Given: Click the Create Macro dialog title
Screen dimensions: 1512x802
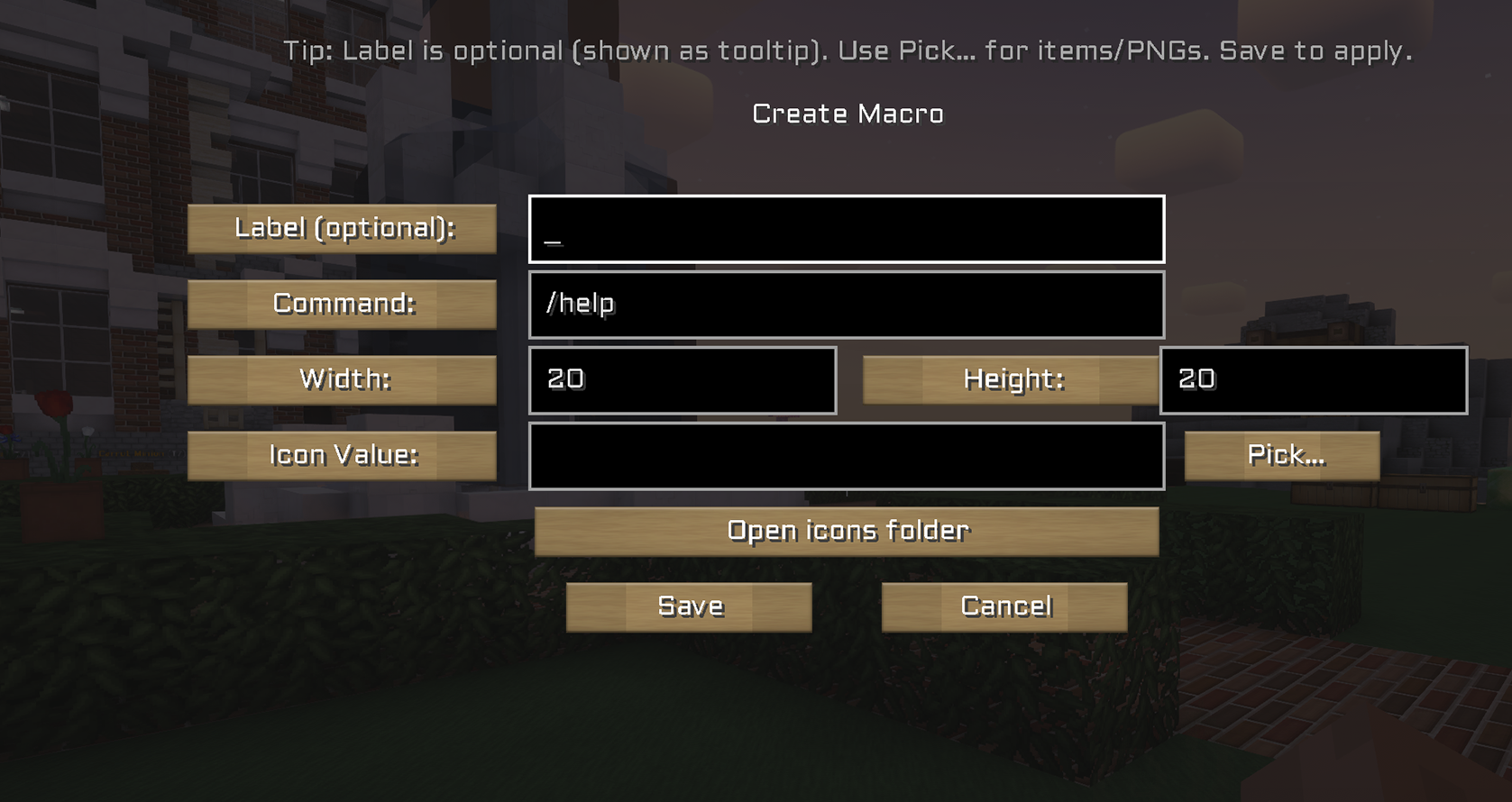Looking at the screenshot, I should point(846,113).
